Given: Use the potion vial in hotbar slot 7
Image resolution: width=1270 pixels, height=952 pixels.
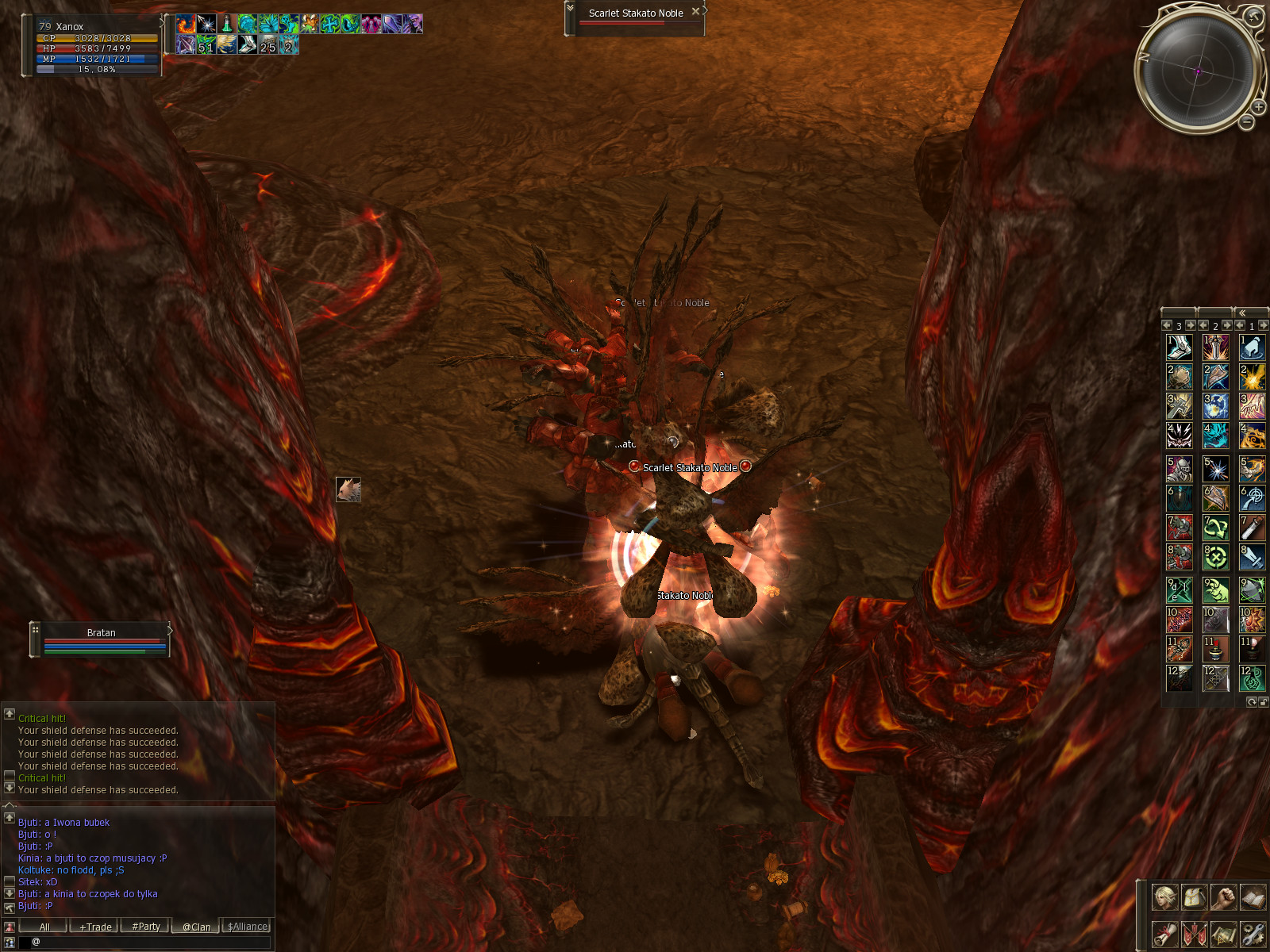Looking at the screenshot, I should click(1253, 528).
